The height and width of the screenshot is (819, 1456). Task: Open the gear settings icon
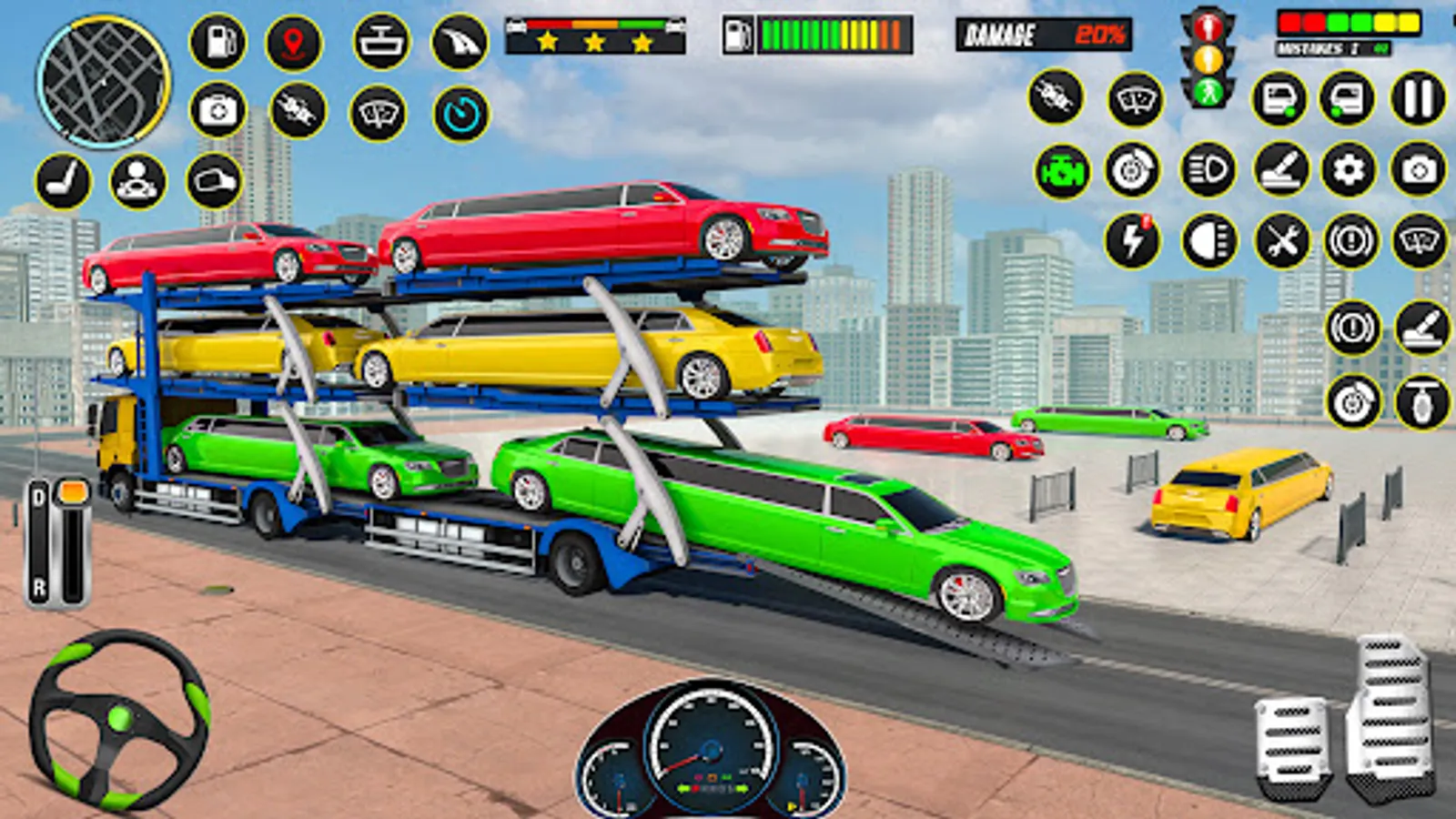pyautogui.click(x=1348, y=169)
